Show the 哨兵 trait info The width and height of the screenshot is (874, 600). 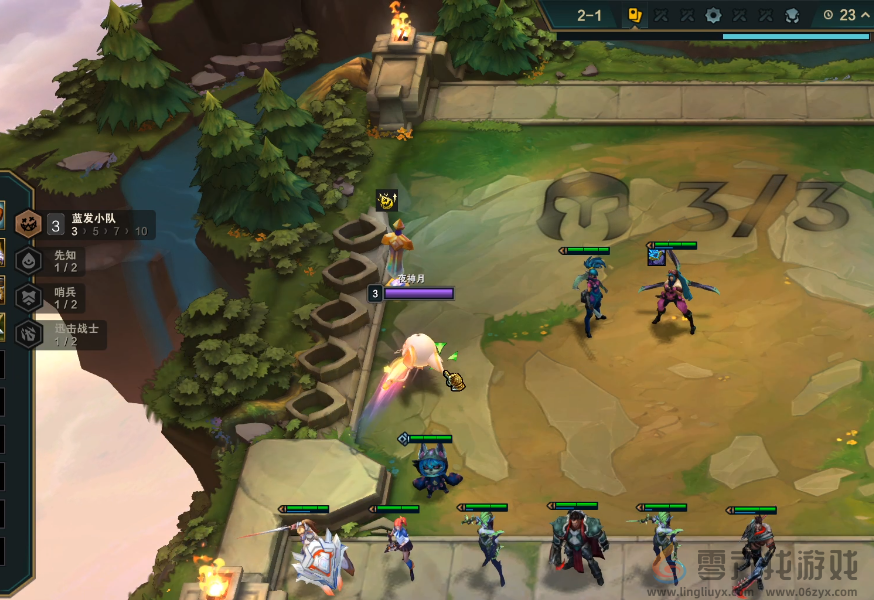coord(64,298)
